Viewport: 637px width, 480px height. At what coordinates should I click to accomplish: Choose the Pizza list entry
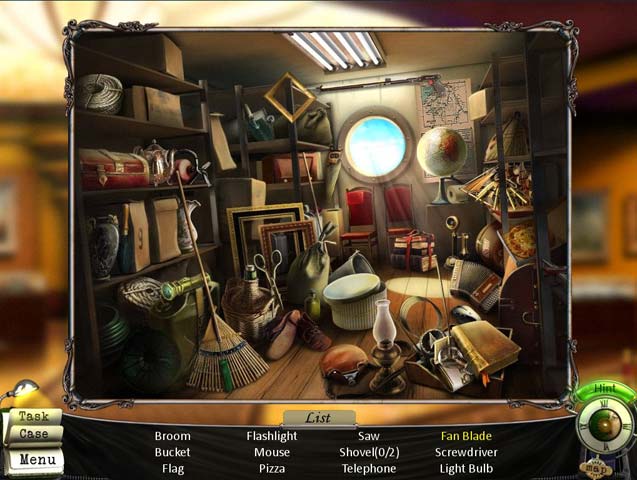272,468
